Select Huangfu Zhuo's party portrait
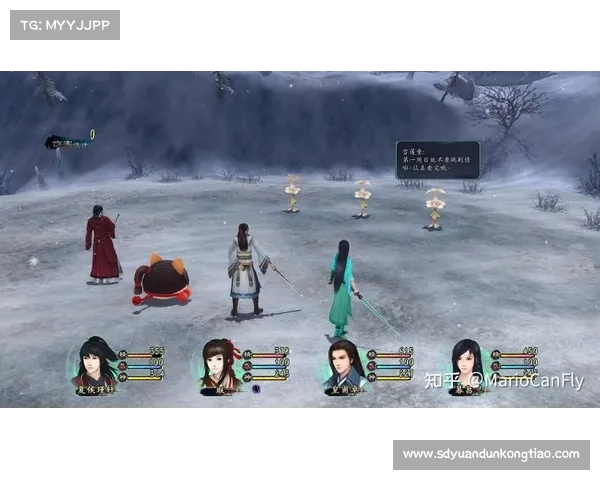Image resolution: width=600 pixels, height=480 pixels. [343, 366]
